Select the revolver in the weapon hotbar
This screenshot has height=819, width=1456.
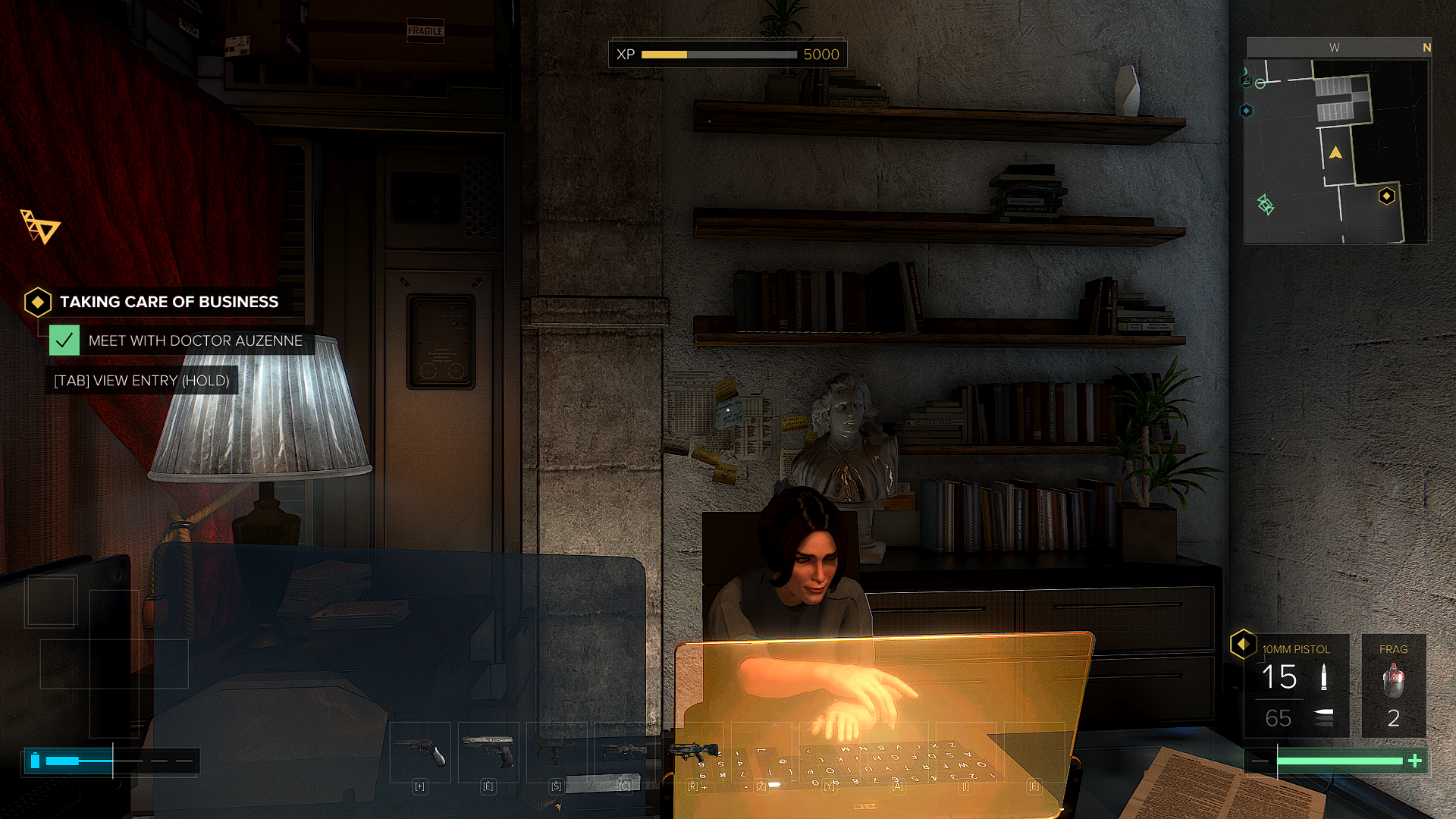coord(420,752)
